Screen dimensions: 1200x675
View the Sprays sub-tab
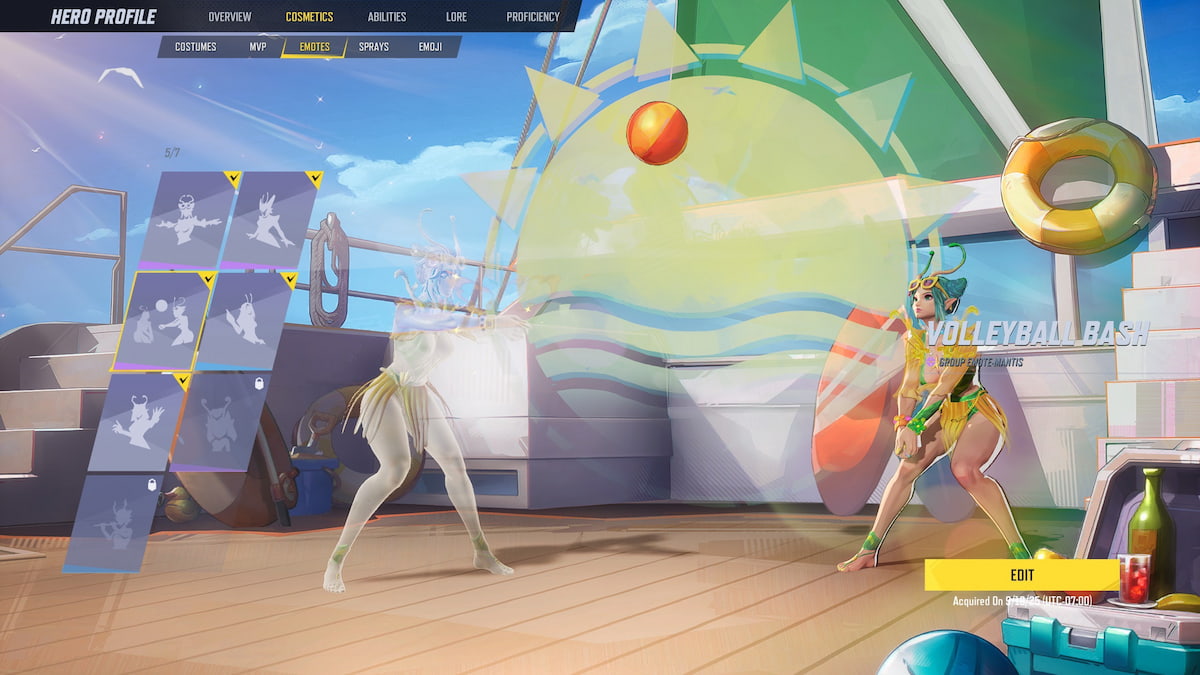pos(374,47)
